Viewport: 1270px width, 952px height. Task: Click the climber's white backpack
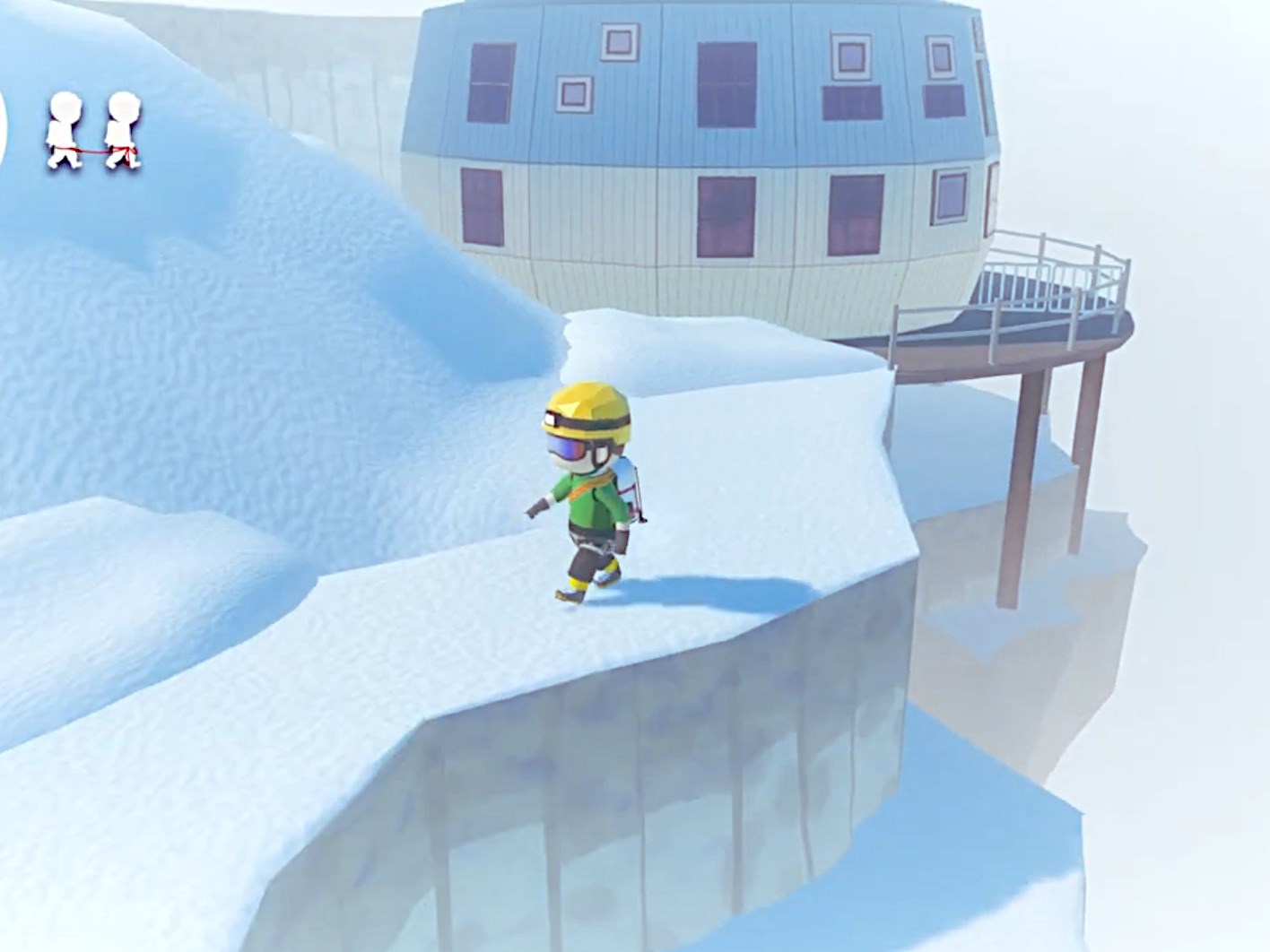[x=628, y=480]
